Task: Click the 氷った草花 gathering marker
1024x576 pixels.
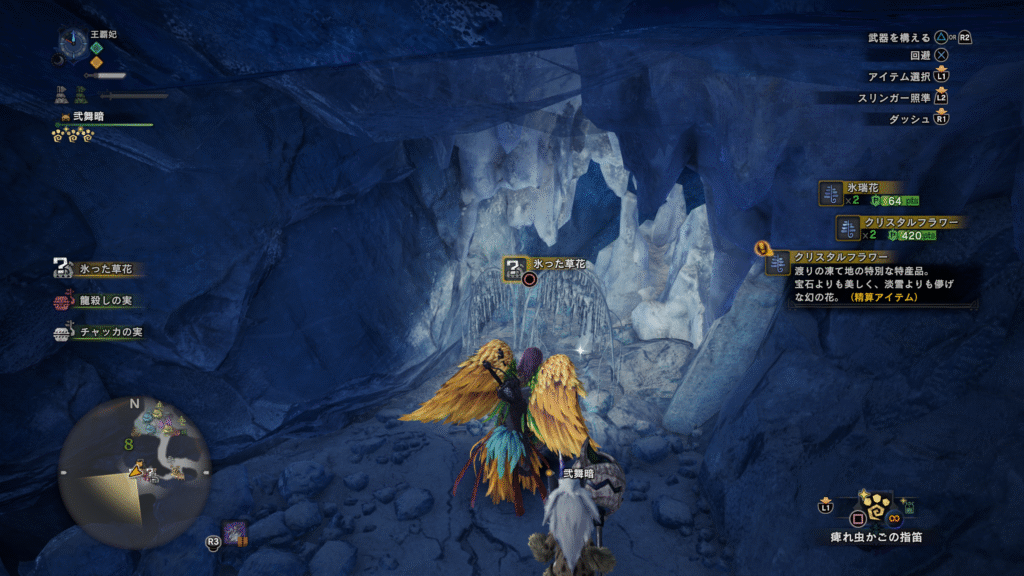Action: [514, 267]
